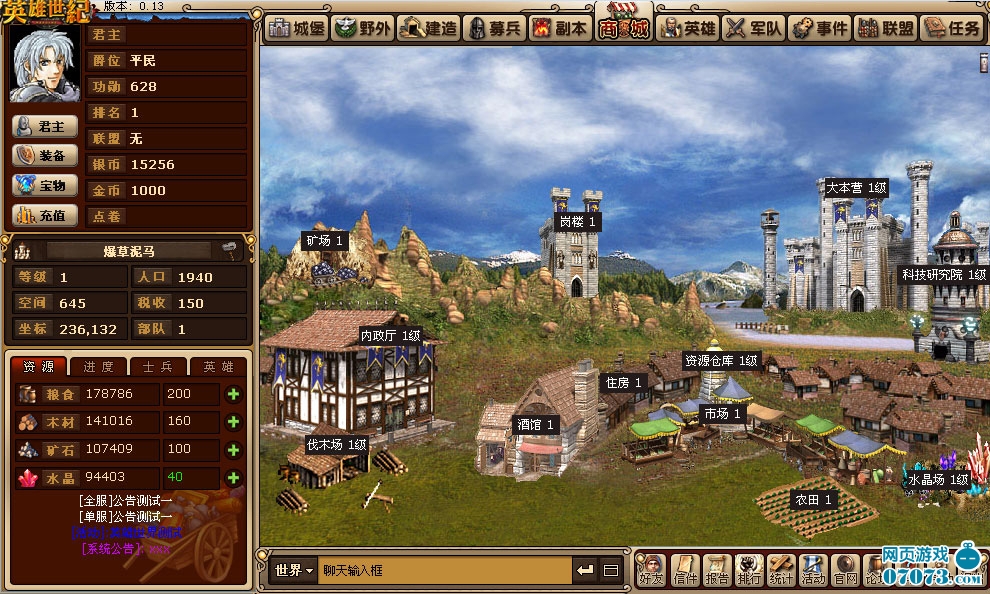This screenshot has height=594, width=990.
Task: Open the 军队 army menu
Action: point(753,28)
